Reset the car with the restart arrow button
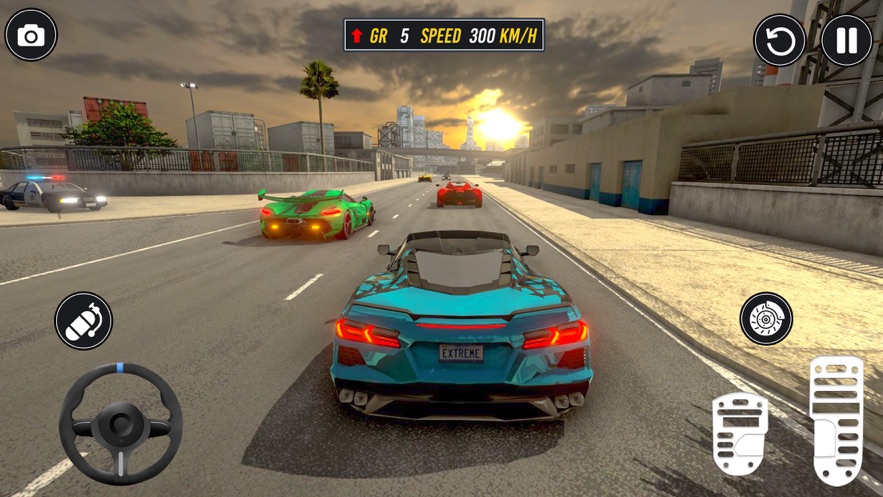The image size is (883, 497). (779, 41)
